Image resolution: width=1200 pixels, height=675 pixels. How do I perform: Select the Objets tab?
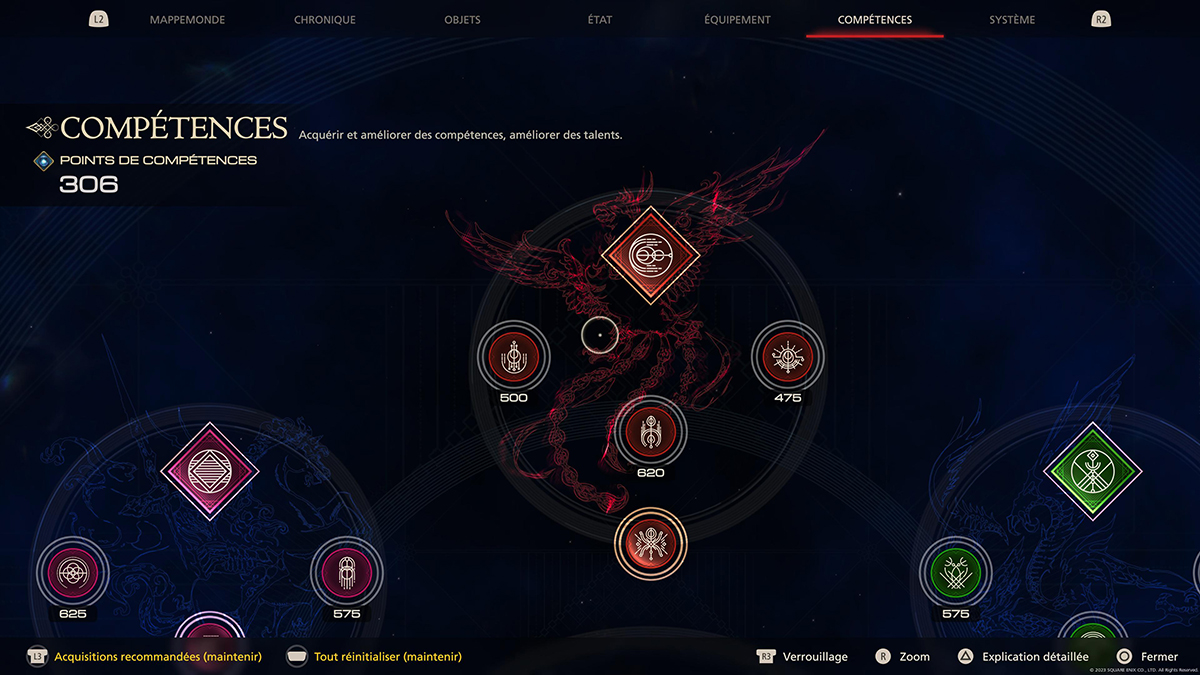(x=462, y=20)
